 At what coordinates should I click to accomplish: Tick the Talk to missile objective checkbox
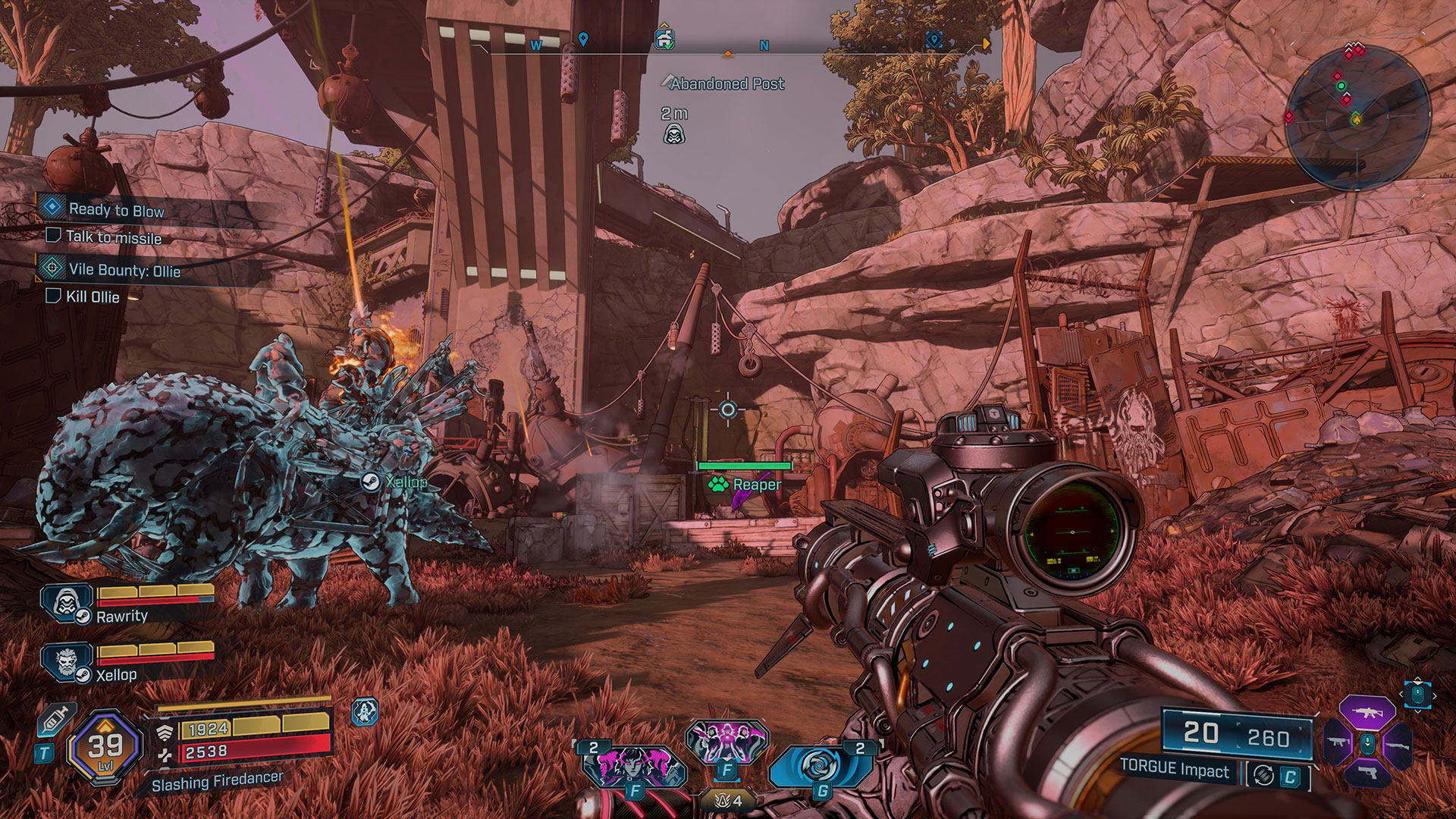click(53, 236)
